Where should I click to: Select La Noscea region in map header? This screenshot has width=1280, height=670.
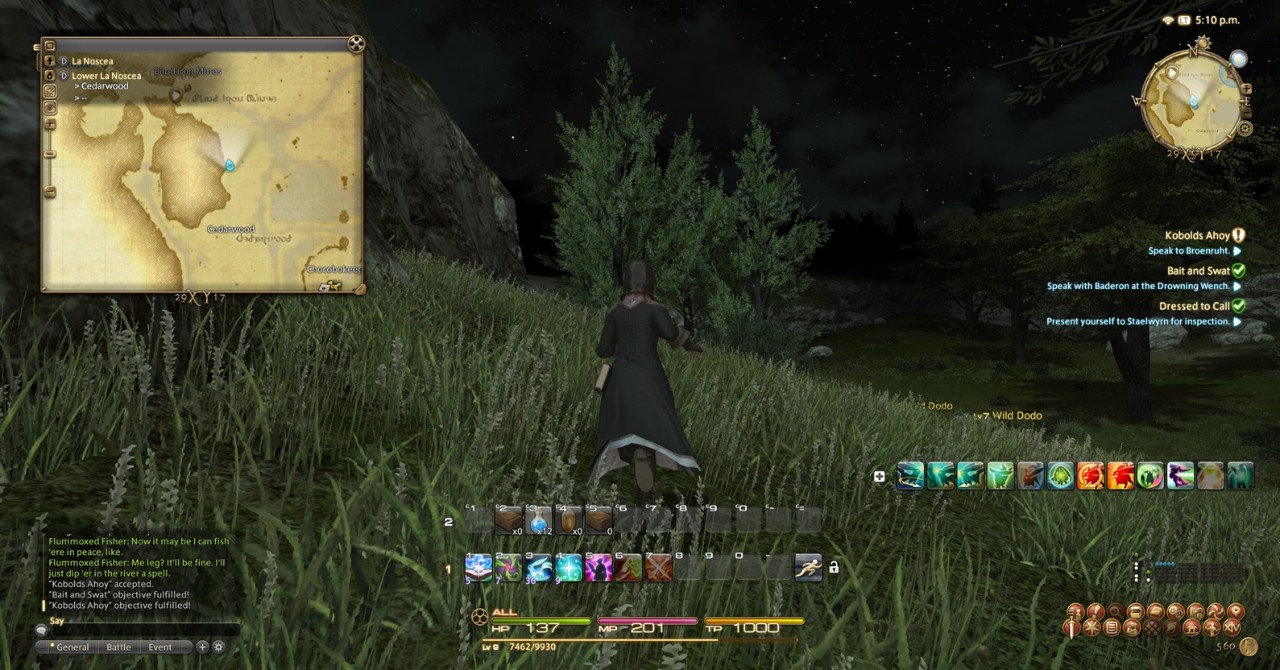coord(92,61)
